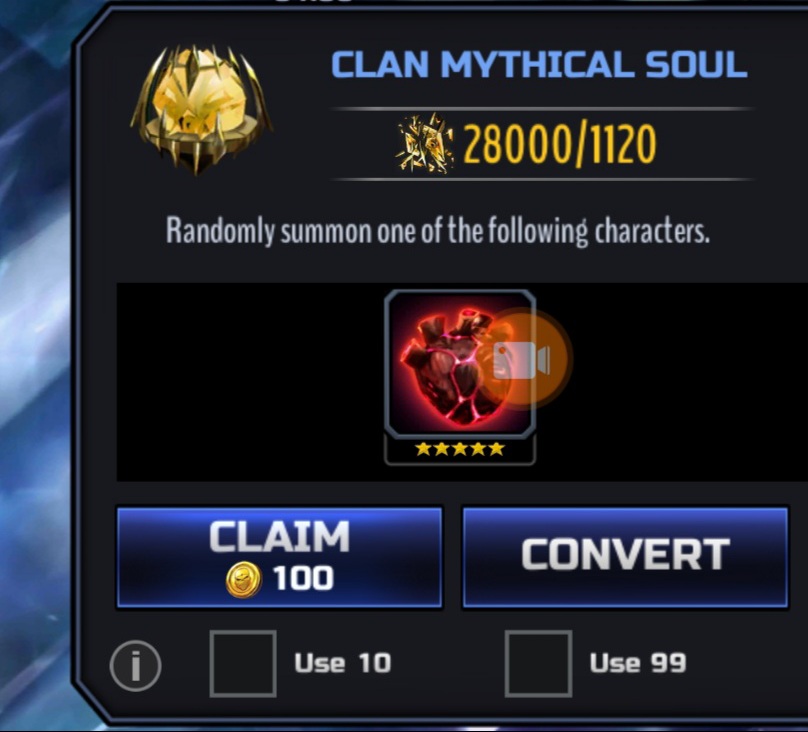
Task: Tap the orange video camera overlay icon
Action: [522, 360]
